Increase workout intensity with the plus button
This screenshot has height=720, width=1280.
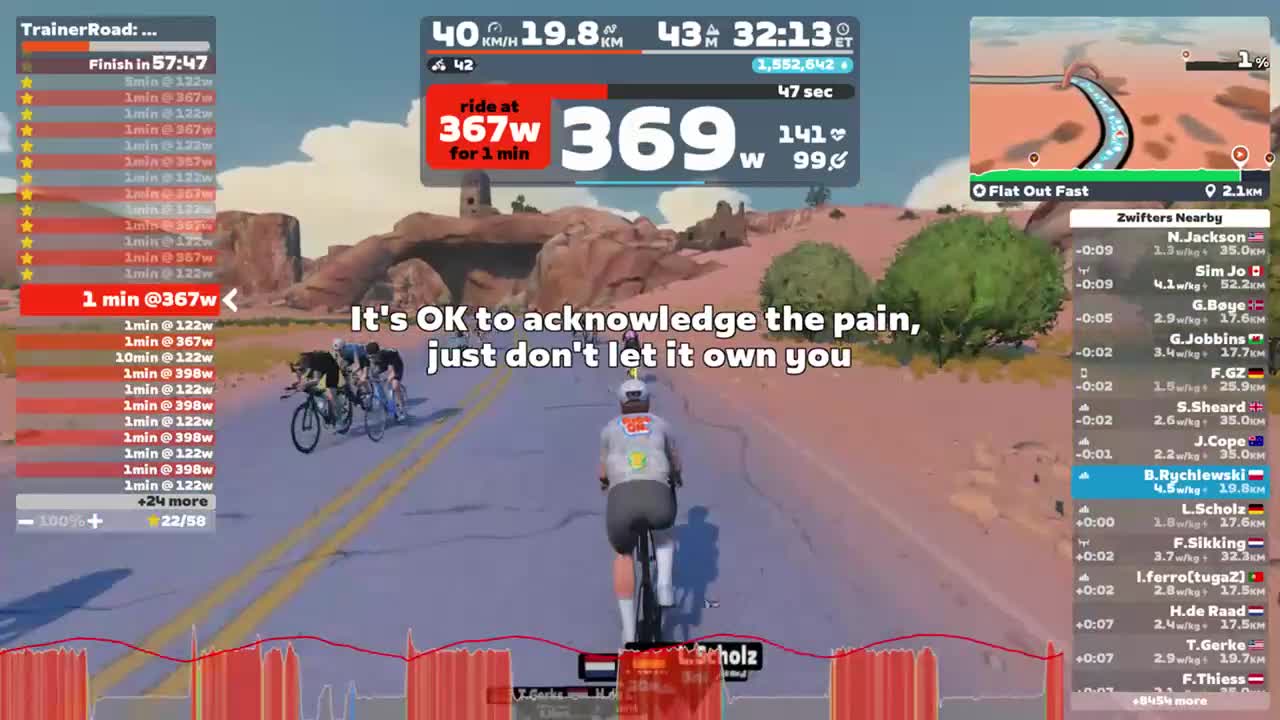[x=96, y=521]
